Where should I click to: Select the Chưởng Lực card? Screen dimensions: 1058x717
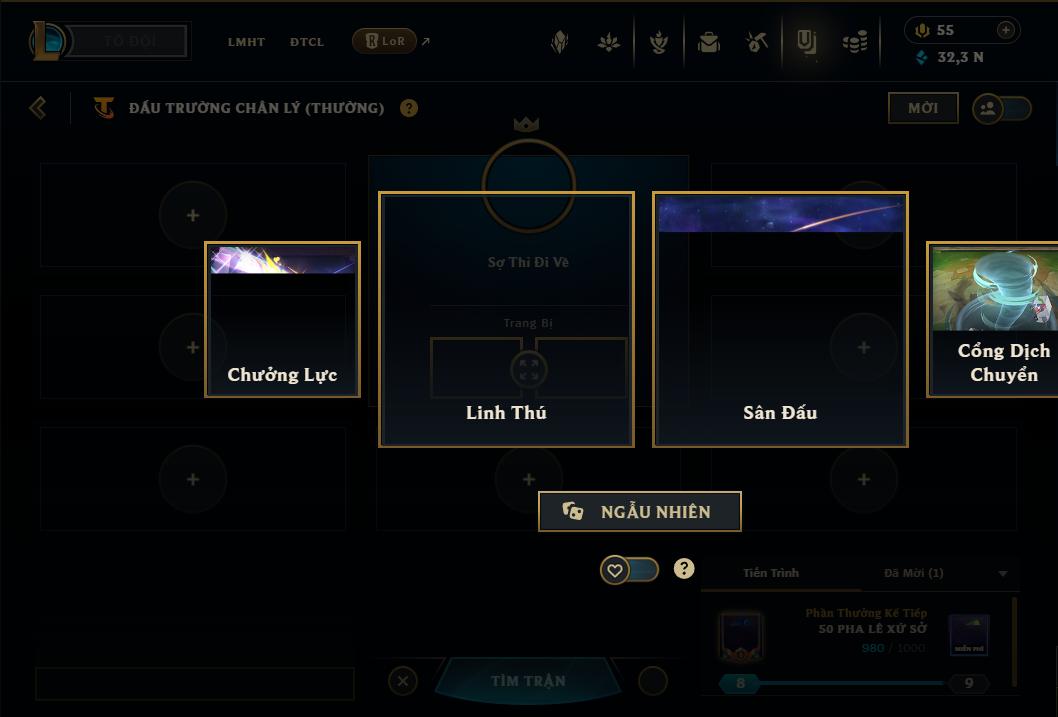coord(282,320)
